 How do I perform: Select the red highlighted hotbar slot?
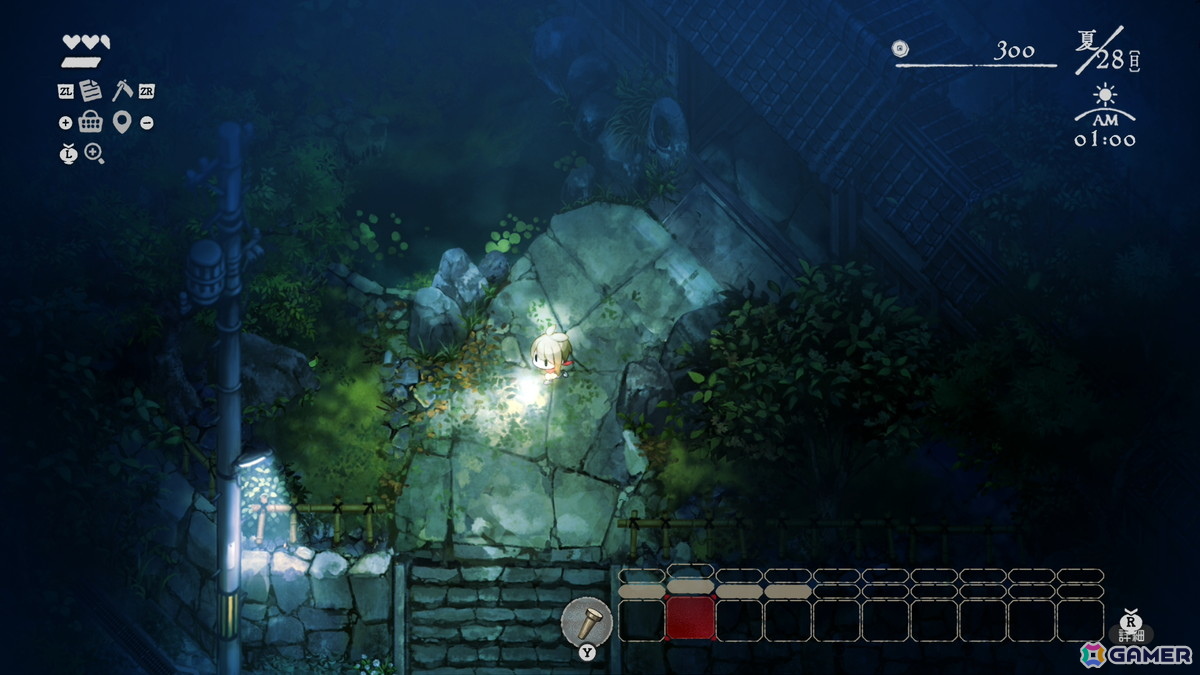[x=690, y=619]
